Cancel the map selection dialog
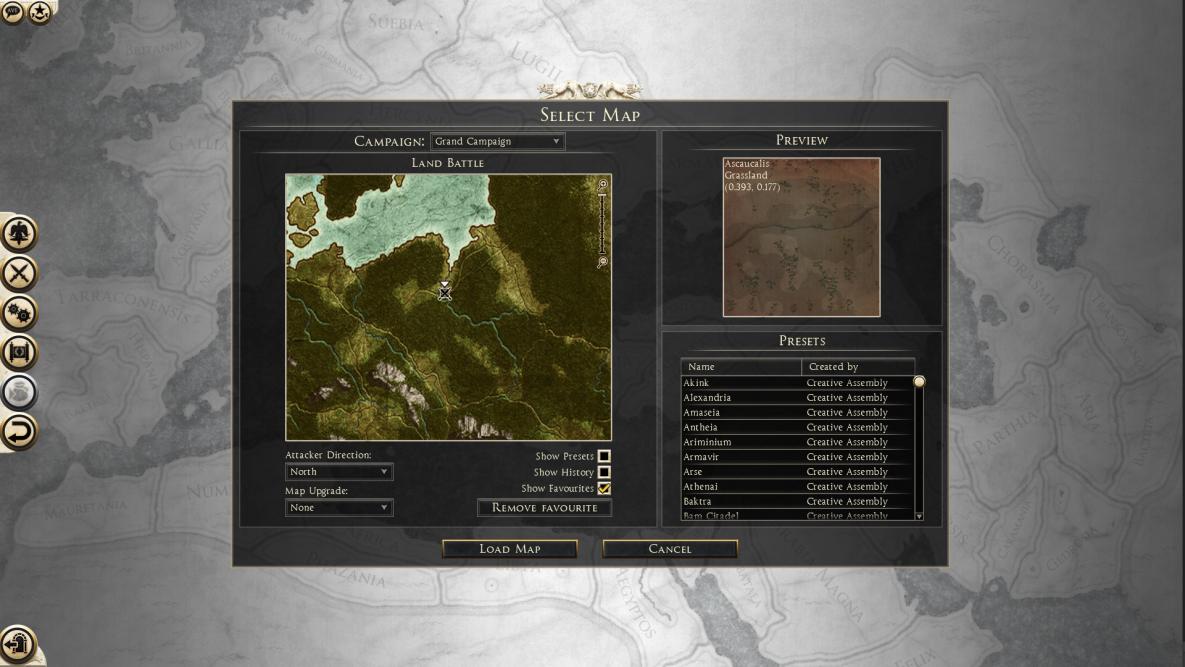The width and height of the screenshot is (1185, 667). pos(670,549)
